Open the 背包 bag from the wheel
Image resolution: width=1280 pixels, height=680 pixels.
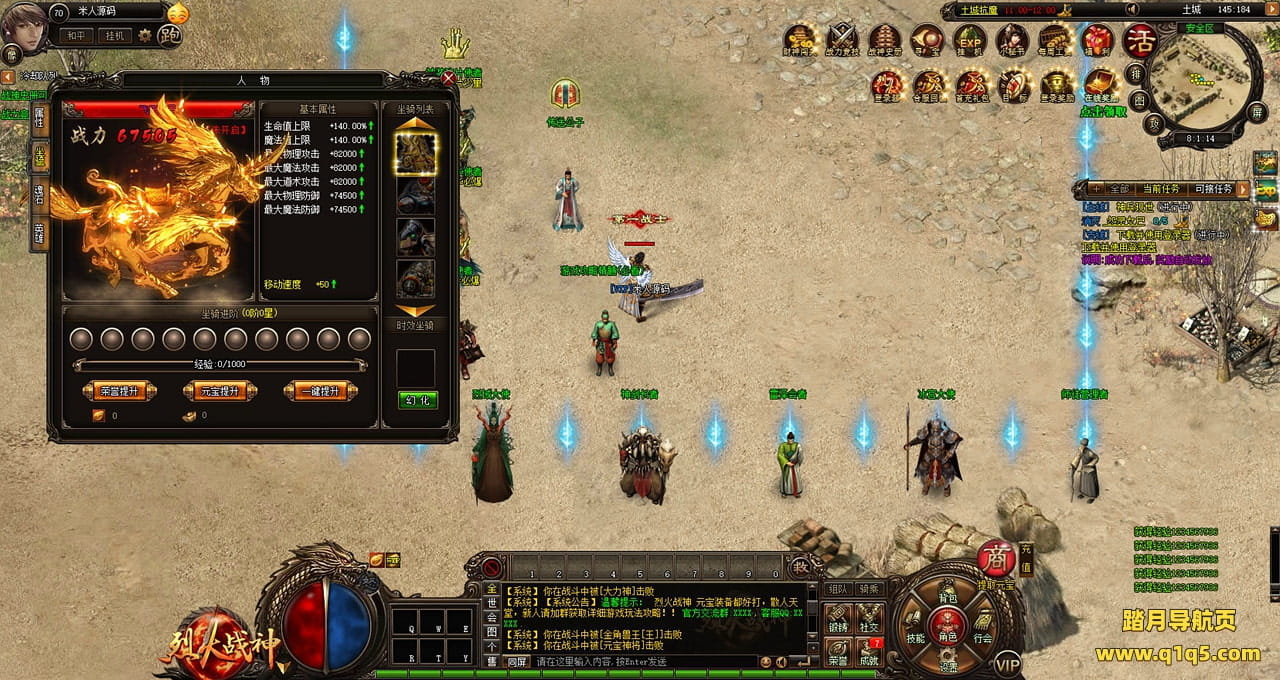tap(947, 598)
